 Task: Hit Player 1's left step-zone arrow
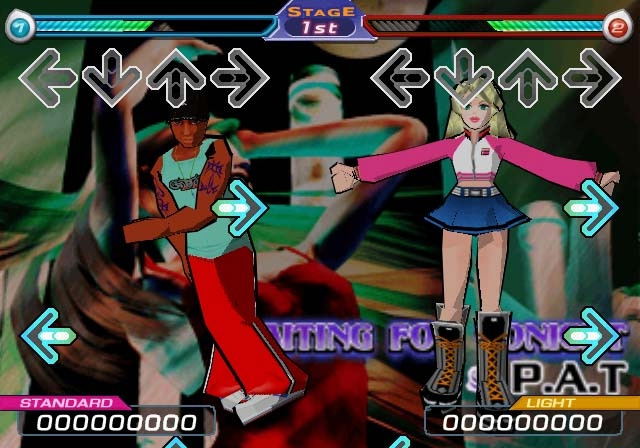click(x=48, y=75)
